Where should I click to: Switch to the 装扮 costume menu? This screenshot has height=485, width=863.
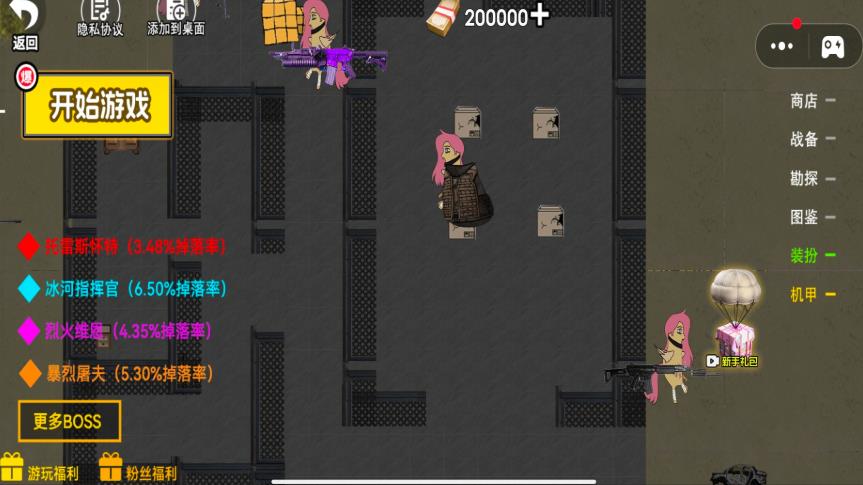click(804, 255)
